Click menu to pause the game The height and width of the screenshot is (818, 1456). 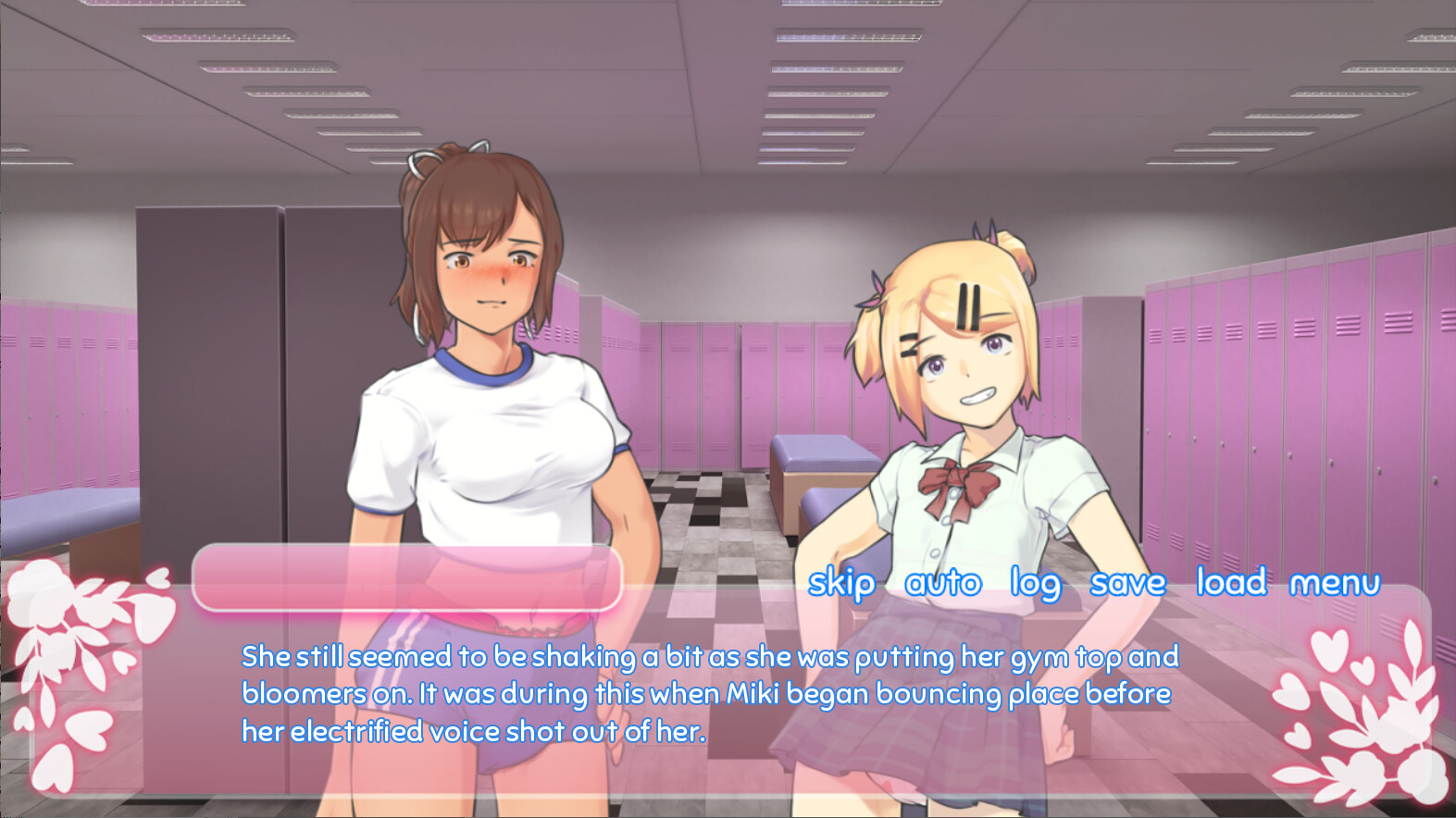pos(1334,583)
